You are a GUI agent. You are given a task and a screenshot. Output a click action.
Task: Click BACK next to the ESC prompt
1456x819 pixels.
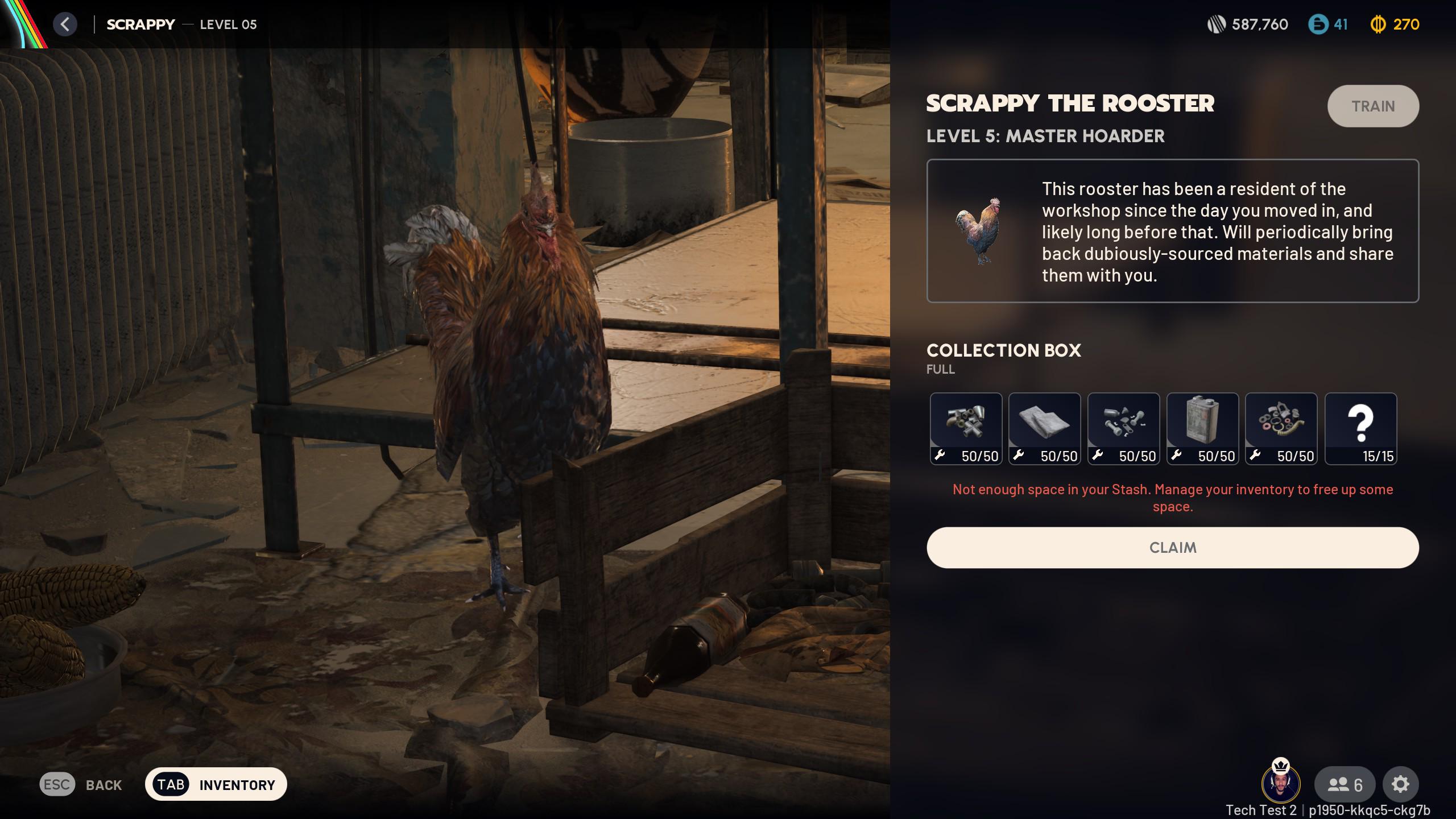pos(102,785)
